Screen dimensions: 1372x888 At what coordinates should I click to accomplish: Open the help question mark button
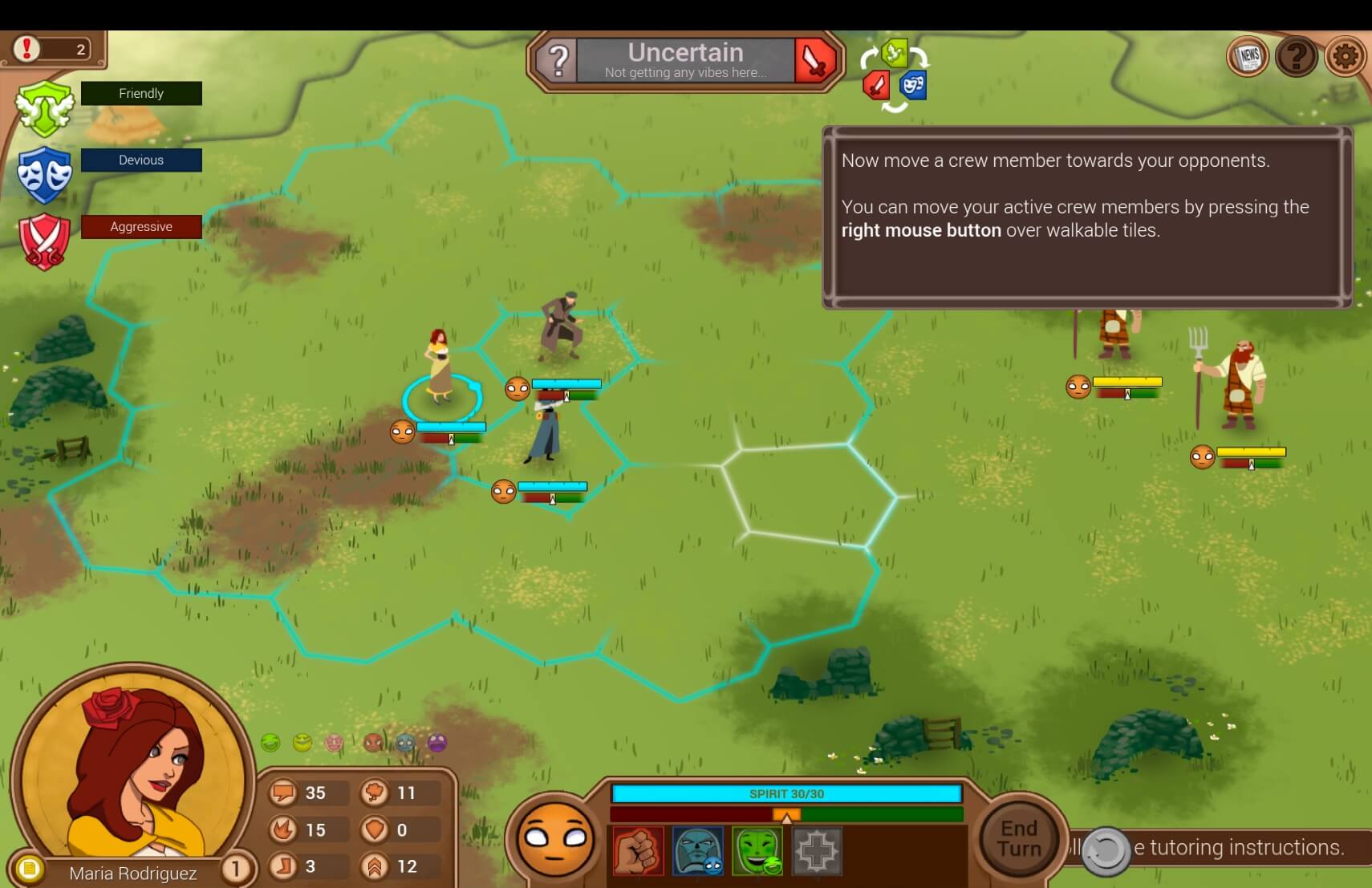tap(1297, 57)
